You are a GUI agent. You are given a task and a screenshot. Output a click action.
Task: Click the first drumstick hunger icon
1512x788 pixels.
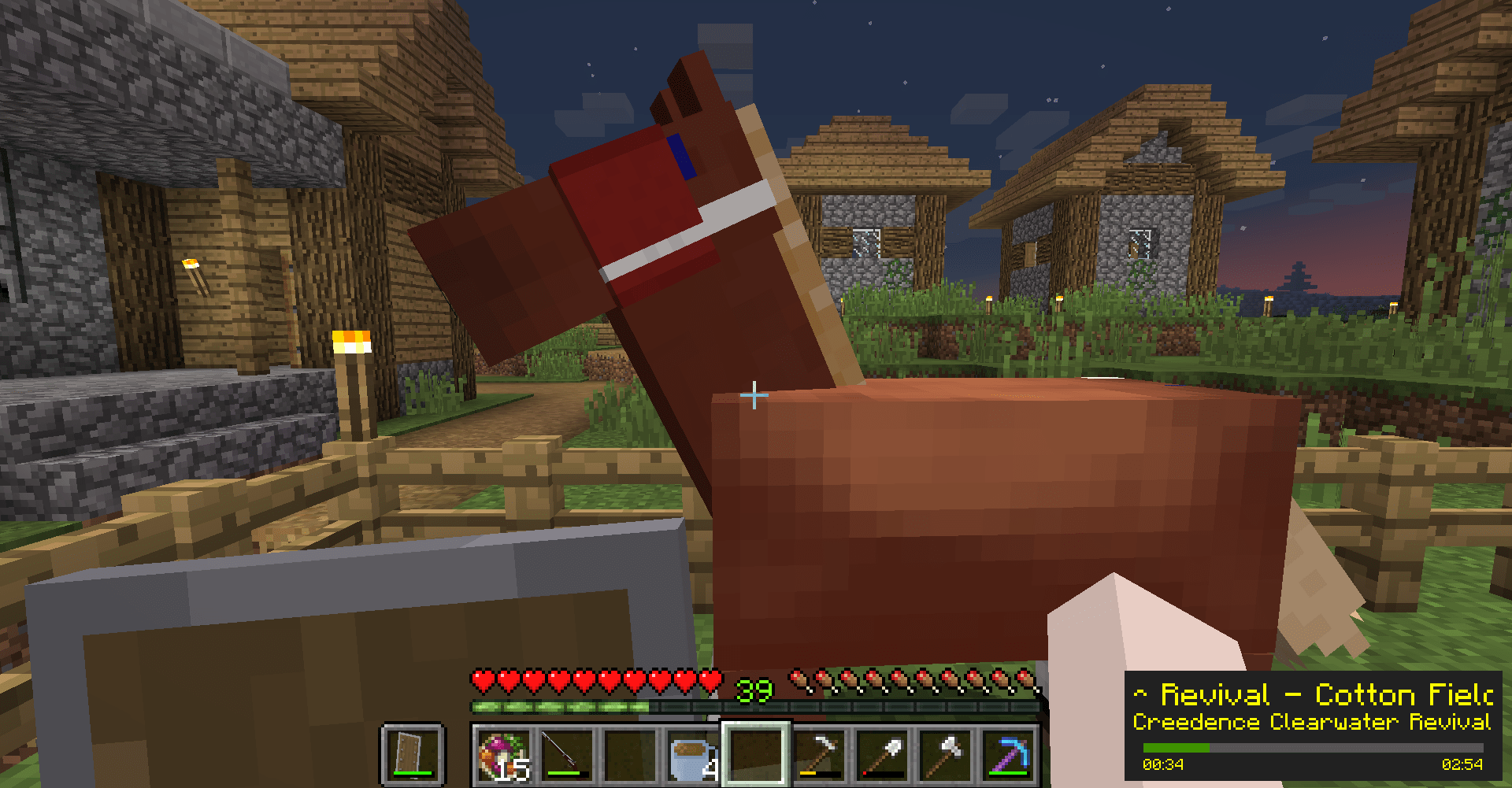(x=799, y=675)
